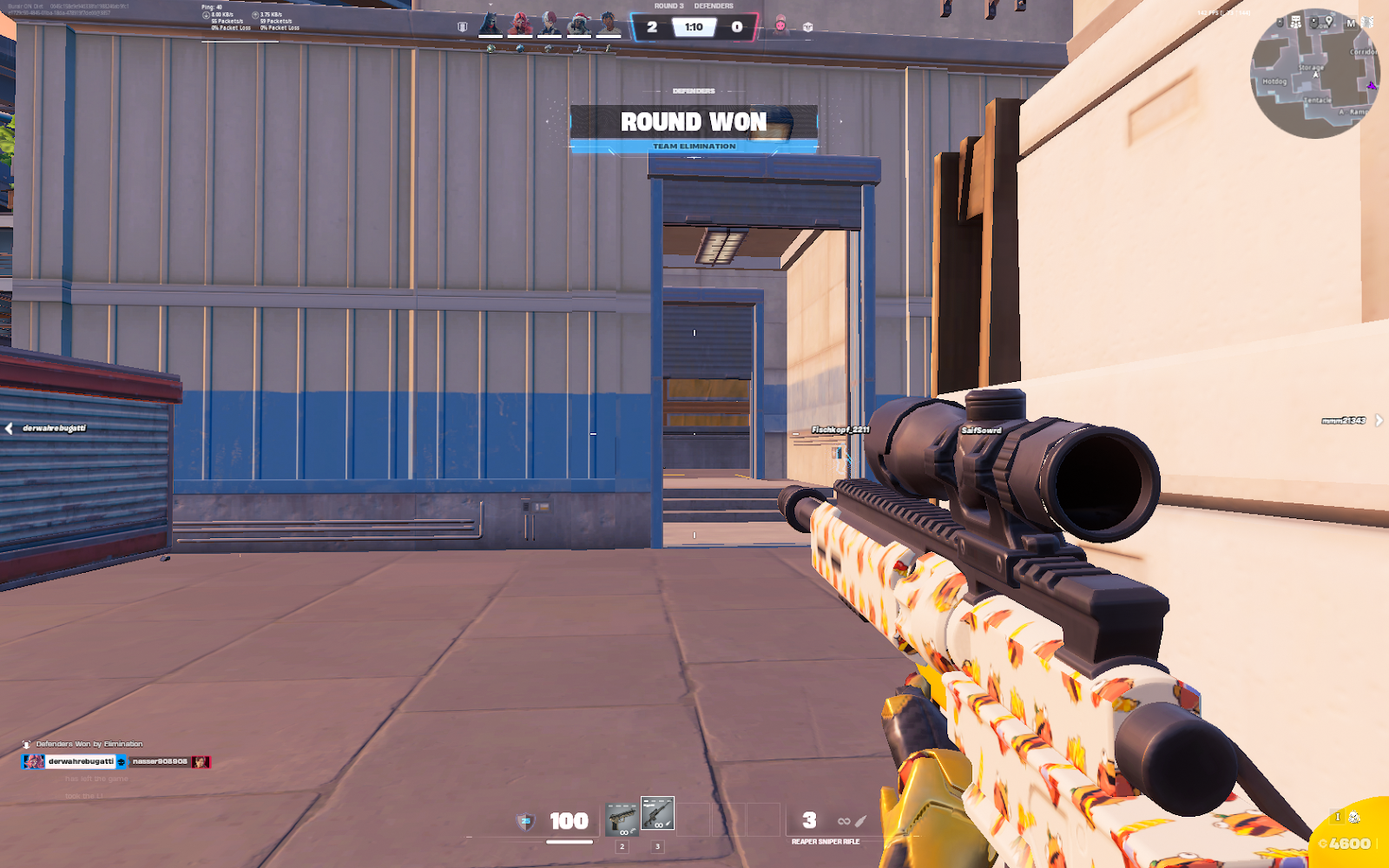Select the Reaper Sniper Rifle slot
1389x868 pixels.
coord(657,814)
